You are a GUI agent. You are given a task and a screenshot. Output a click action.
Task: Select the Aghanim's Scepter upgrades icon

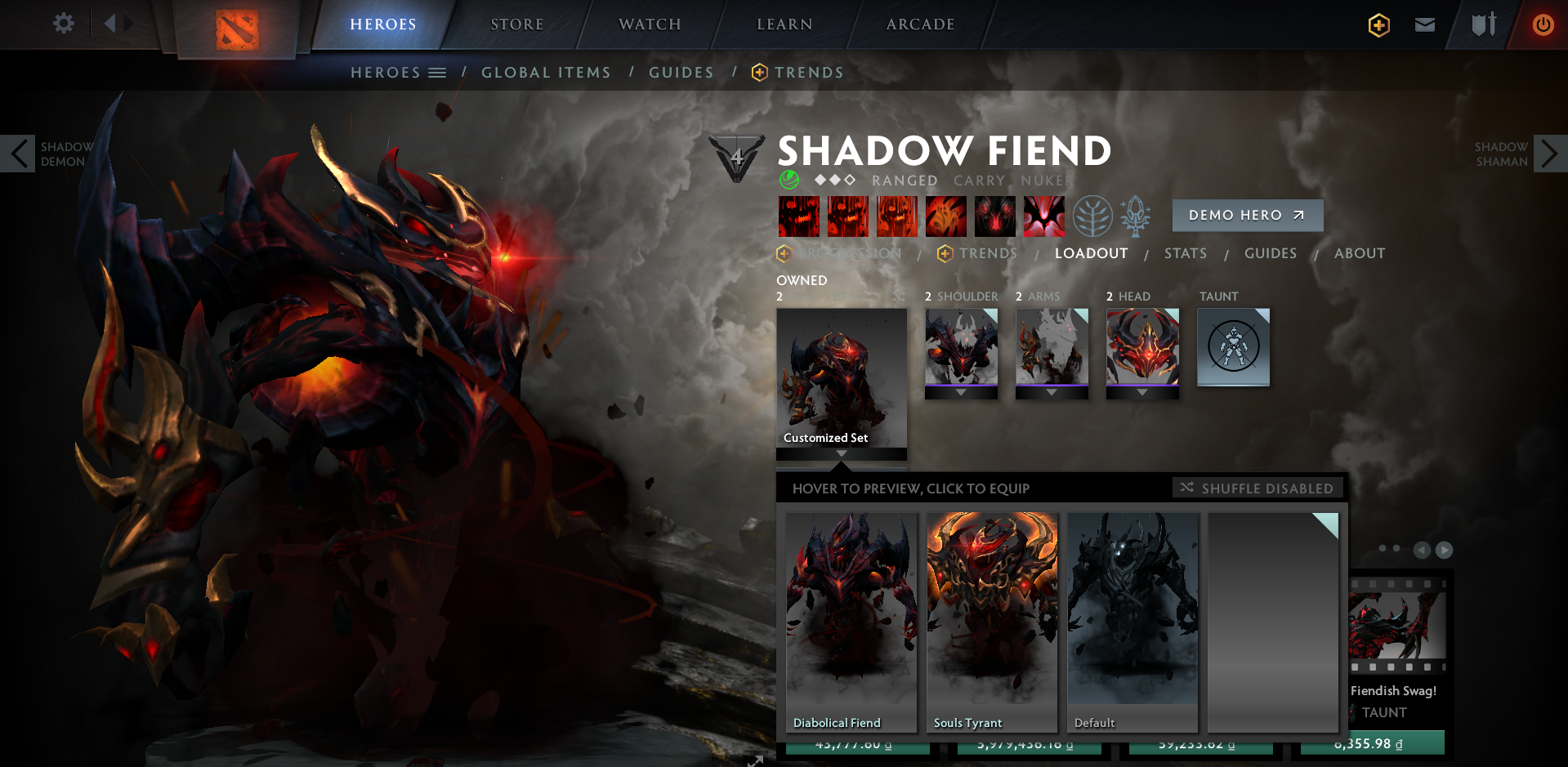[1136, 216]
